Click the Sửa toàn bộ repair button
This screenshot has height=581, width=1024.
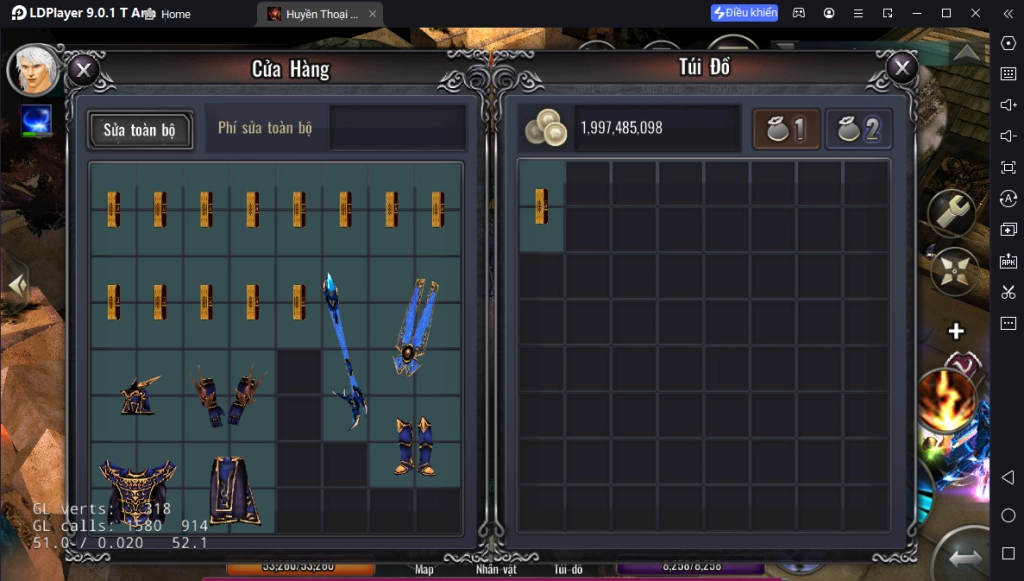(x=140, y=130)
